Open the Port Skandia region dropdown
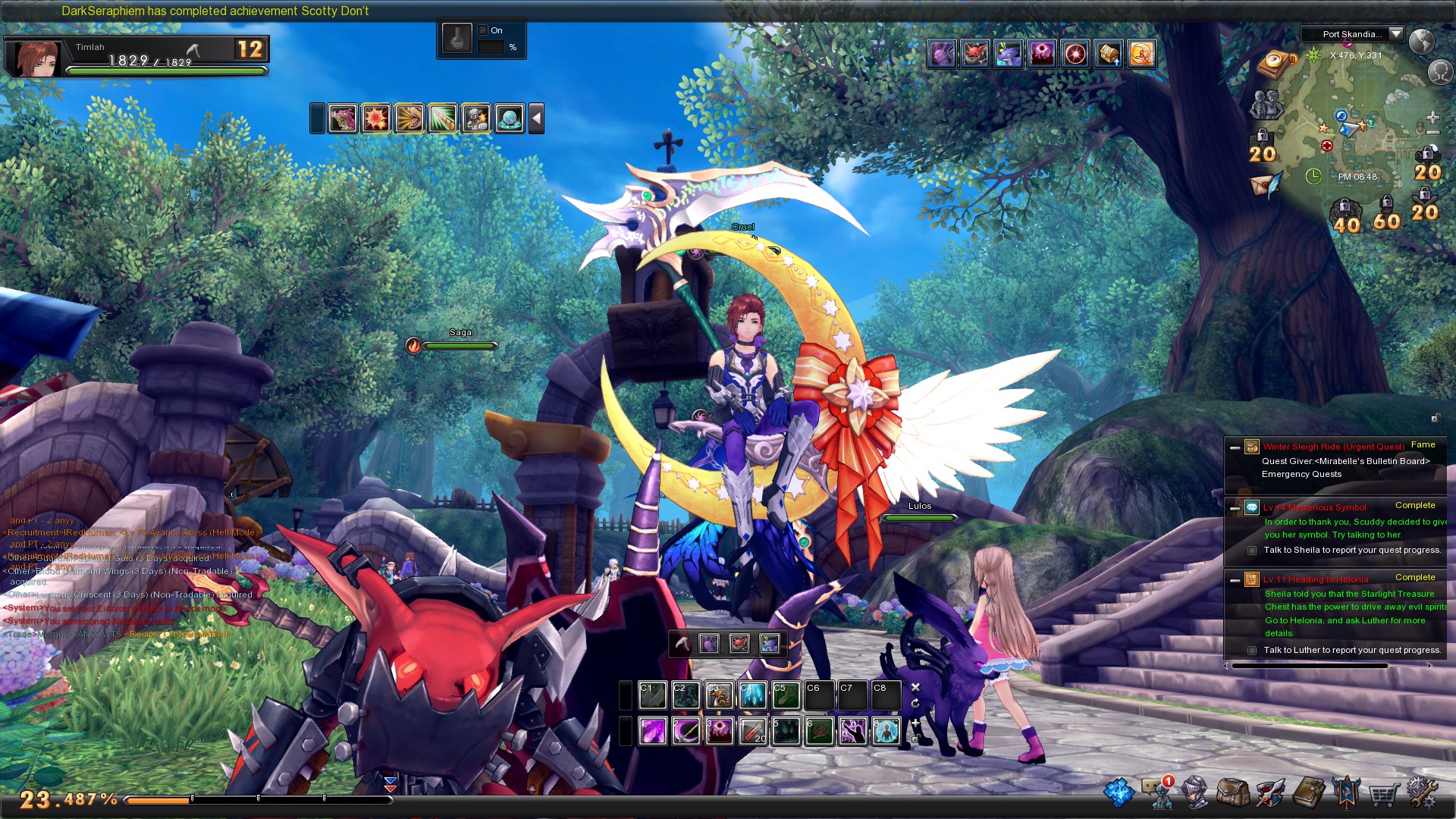The image size is (1456, 819). [x=1395, y=34]
